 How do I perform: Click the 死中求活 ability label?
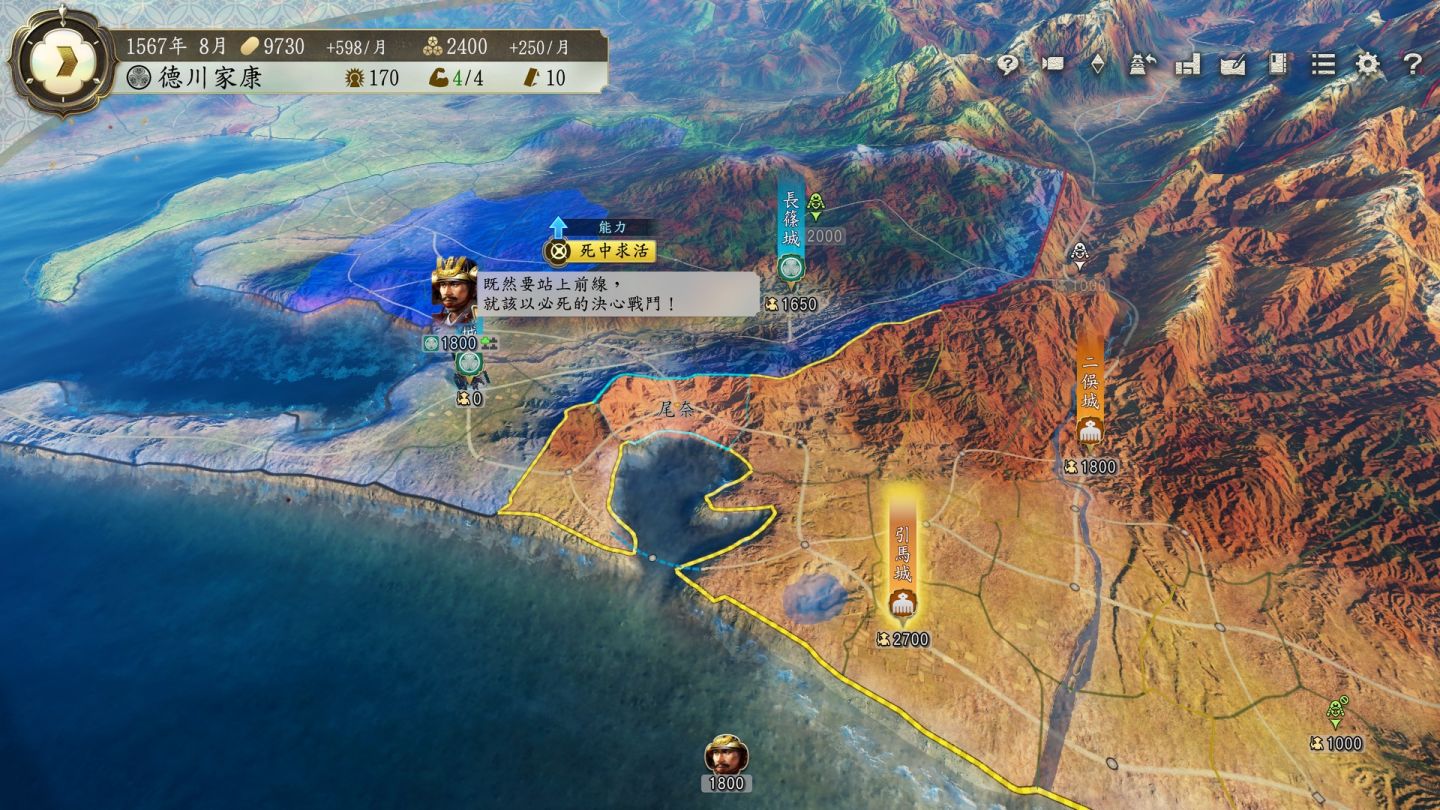tap(601, 251)
